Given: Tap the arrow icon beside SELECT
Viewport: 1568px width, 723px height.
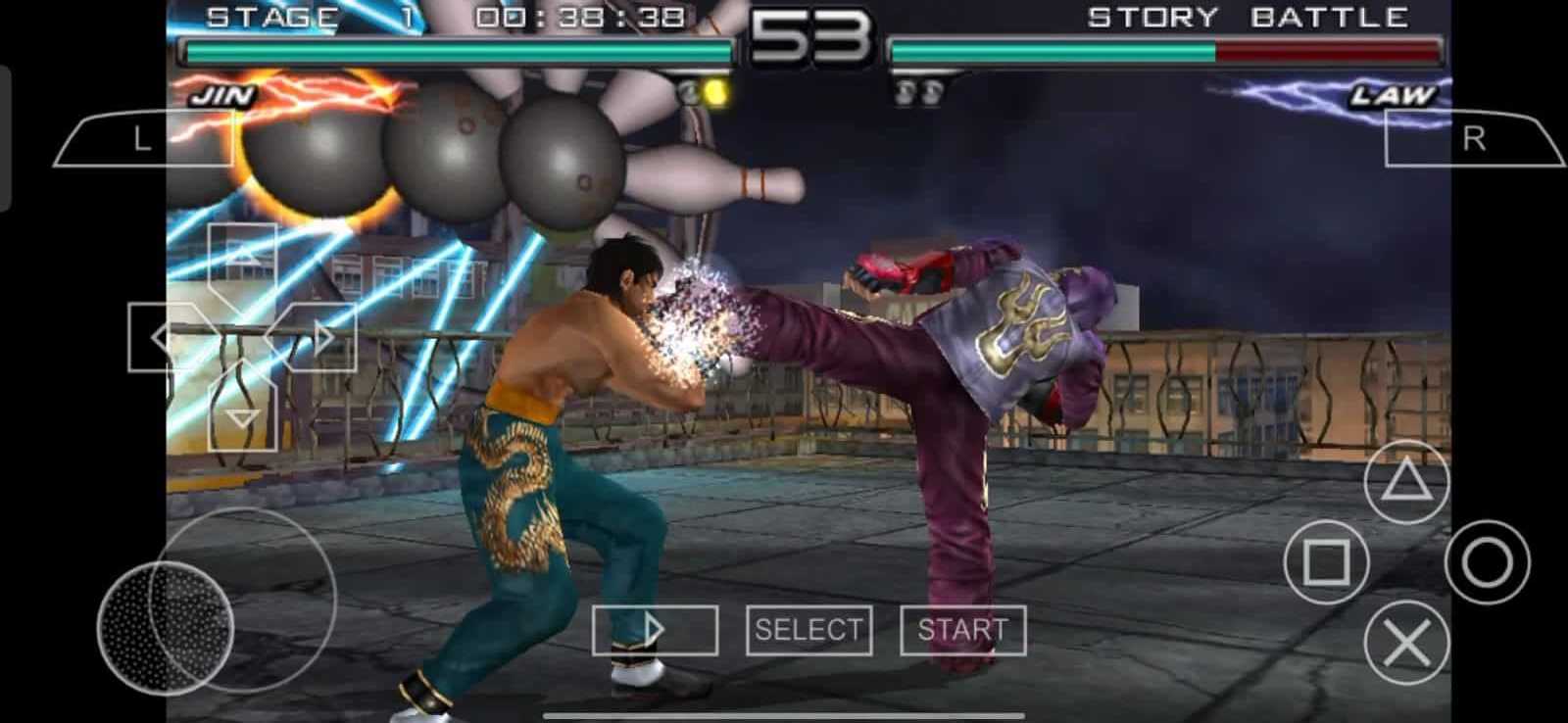Looking at the screenshot, I should (x=657, y=630).
